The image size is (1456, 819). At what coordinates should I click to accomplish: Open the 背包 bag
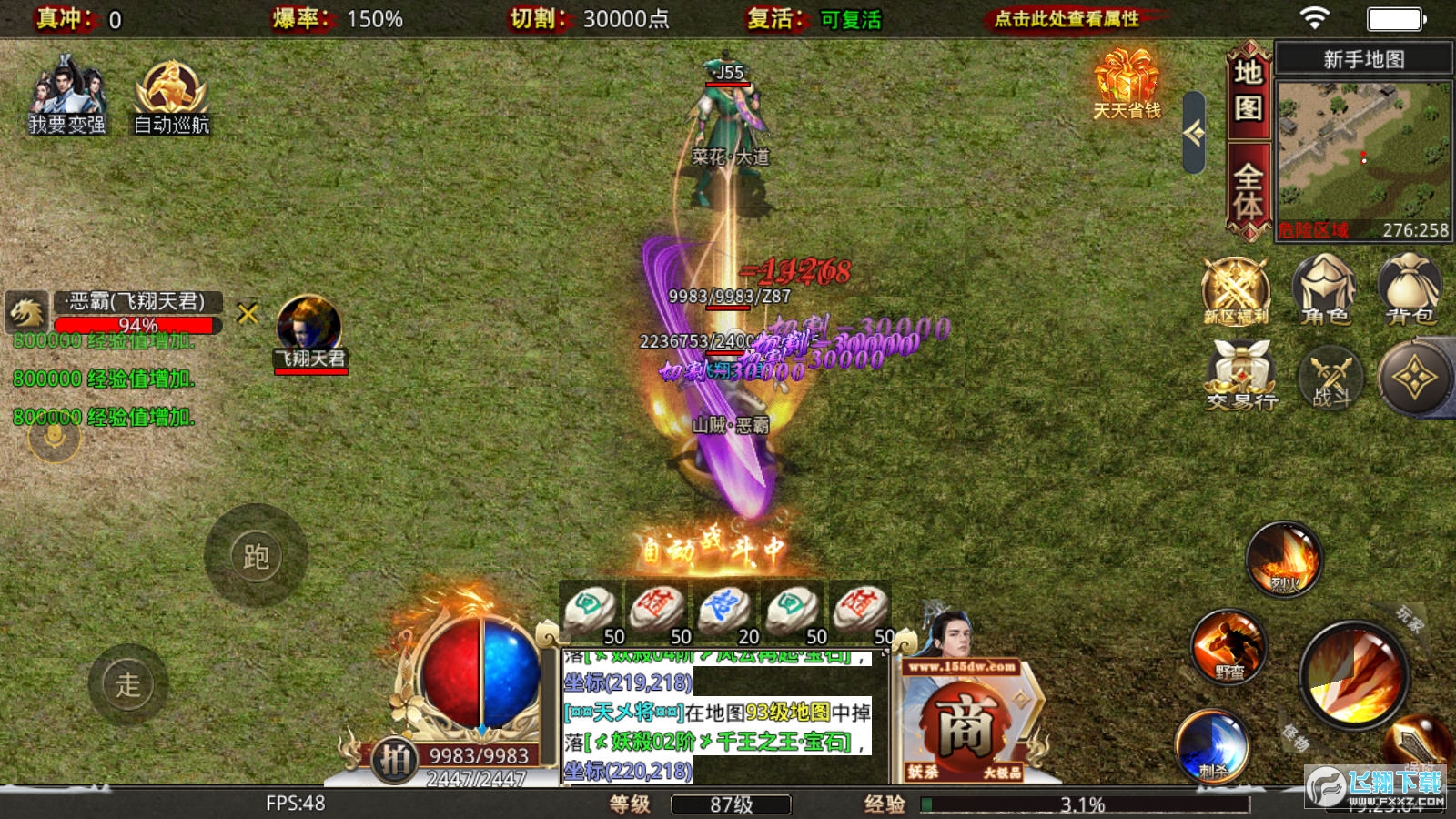(1410, 290)
